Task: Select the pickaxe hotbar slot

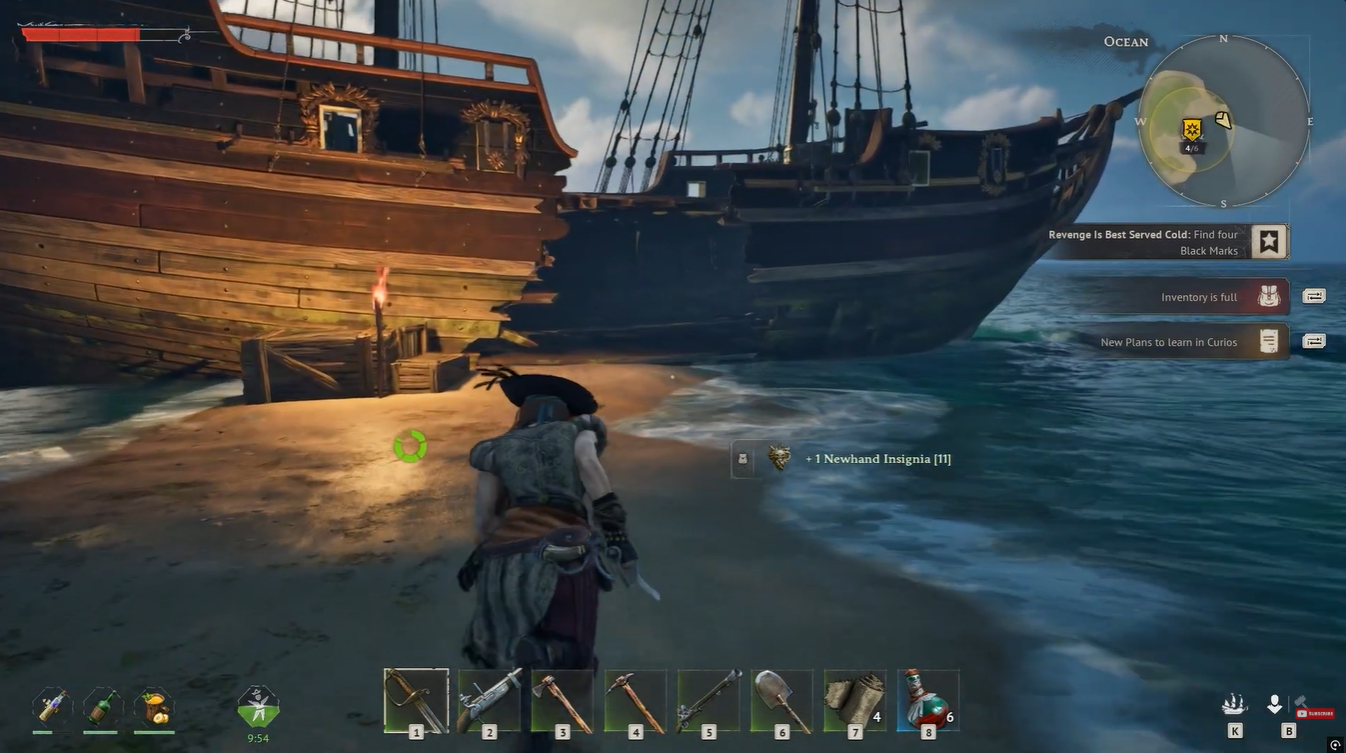Action: pos(635,700)
